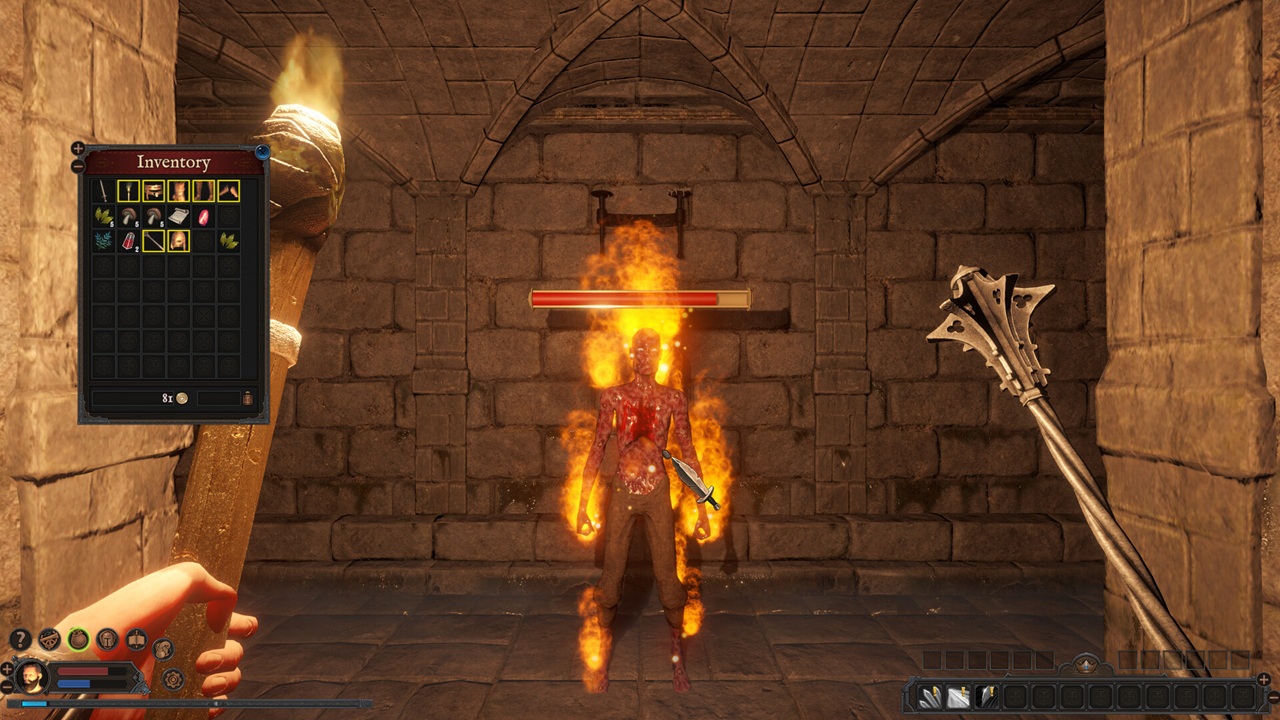
Task: Open game settings via gear icon
Action: point(172,679)
